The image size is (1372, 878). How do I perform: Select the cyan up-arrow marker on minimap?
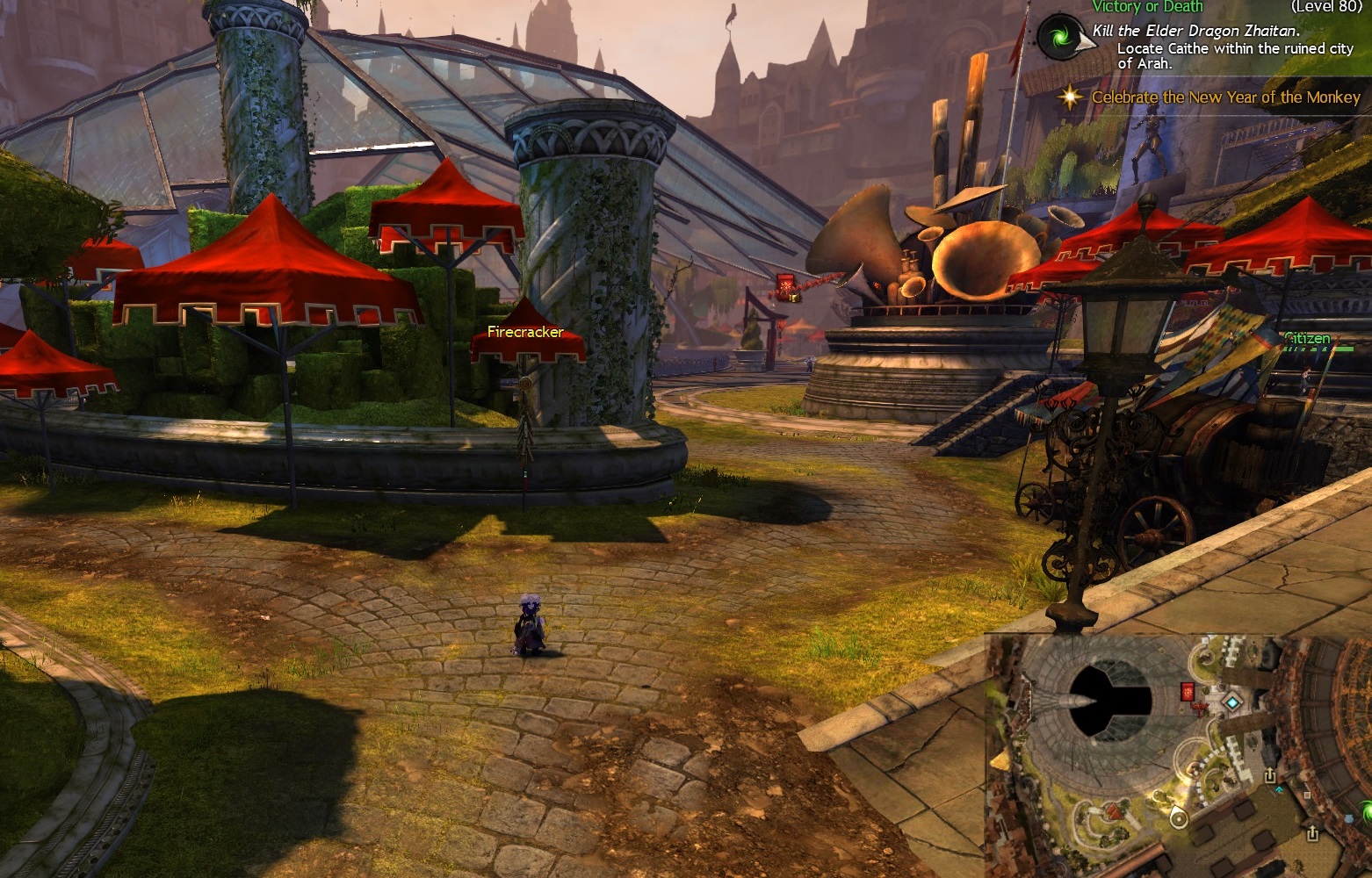1278,790
